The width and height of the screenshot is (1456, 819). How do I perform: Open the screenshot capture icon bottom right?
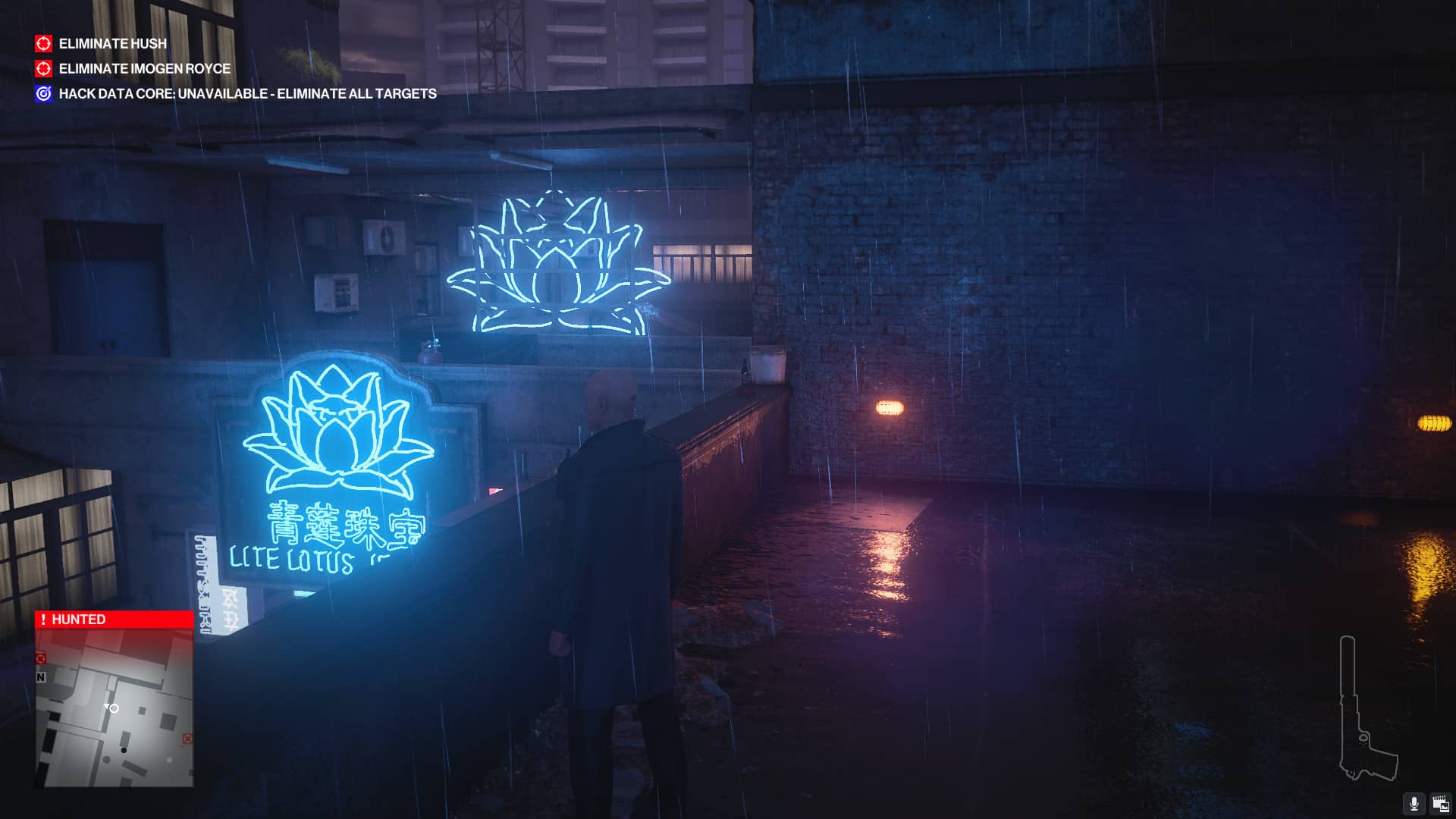(x=1441, y=804)
